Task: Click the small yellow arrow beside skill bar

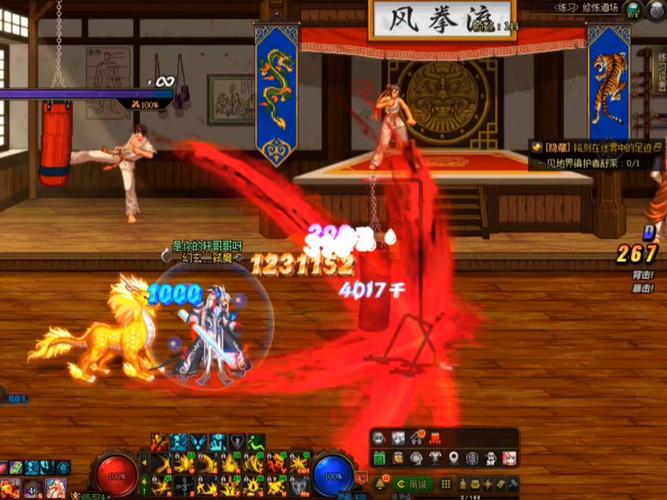Action: click(x=144, y=462)
